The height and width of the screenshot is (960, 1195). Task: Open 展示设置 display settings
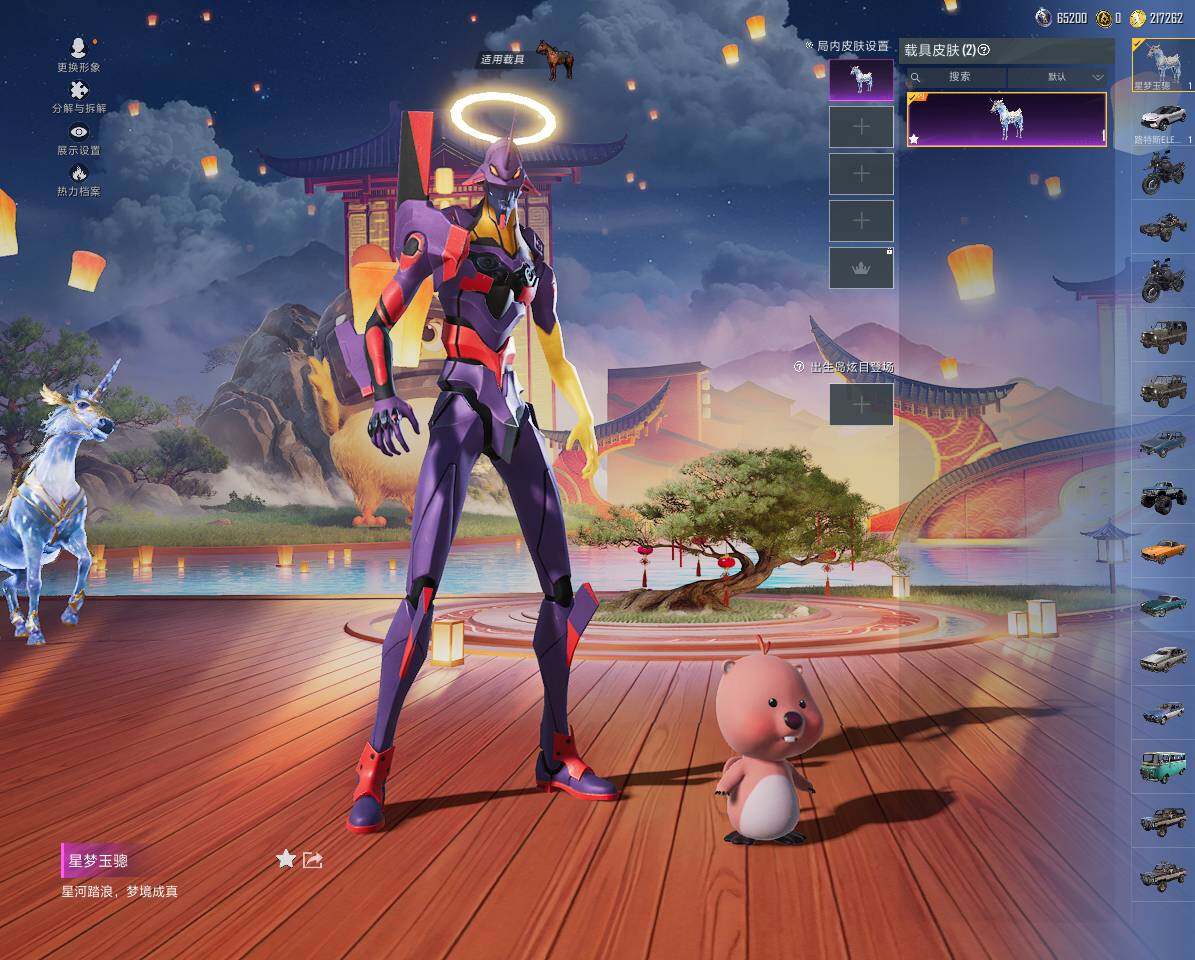pyautogui.click(x=79, y=133)
